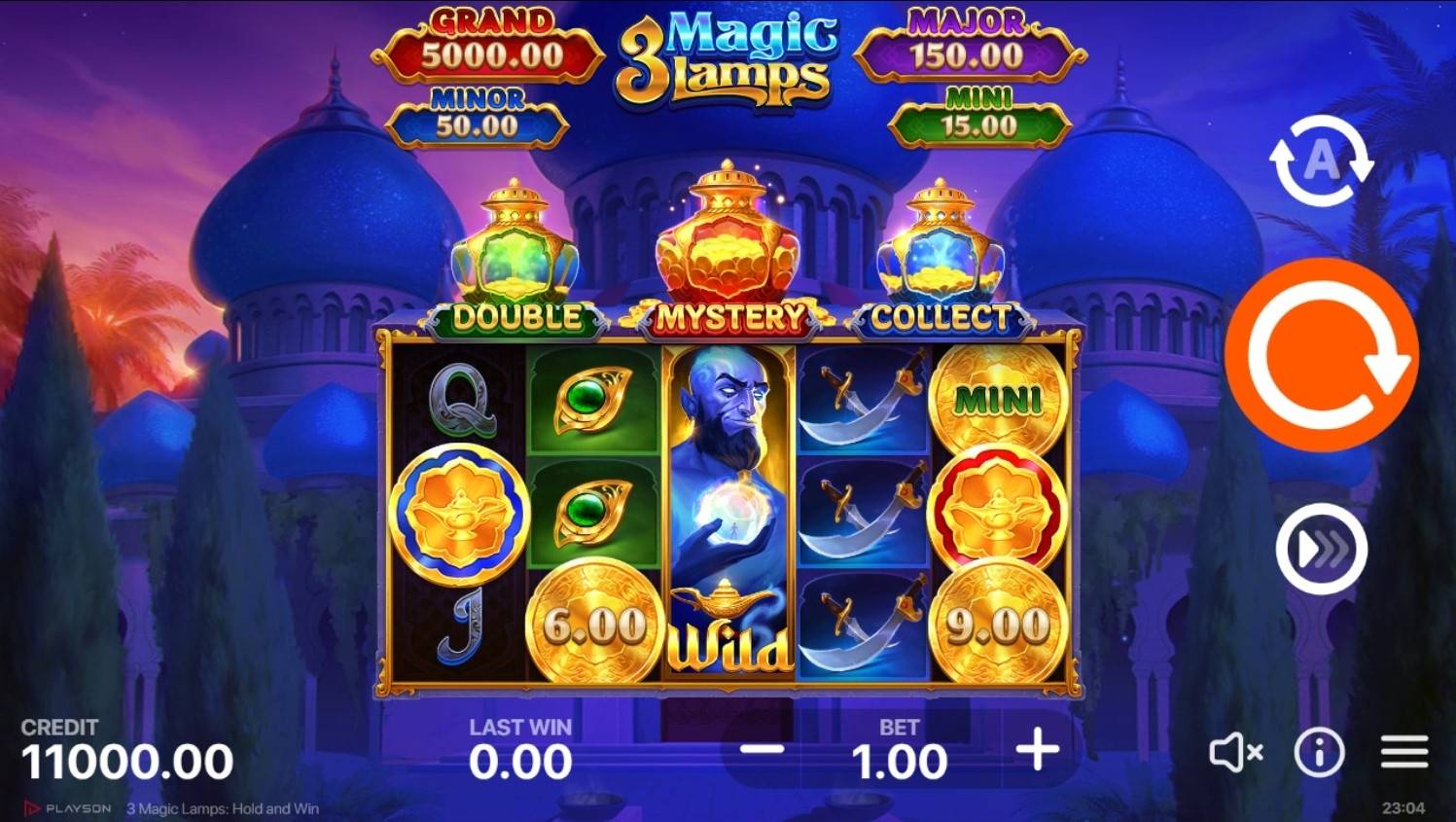Open game rules via the info icon
The image size is (1456, 822).
[1320, 750]
